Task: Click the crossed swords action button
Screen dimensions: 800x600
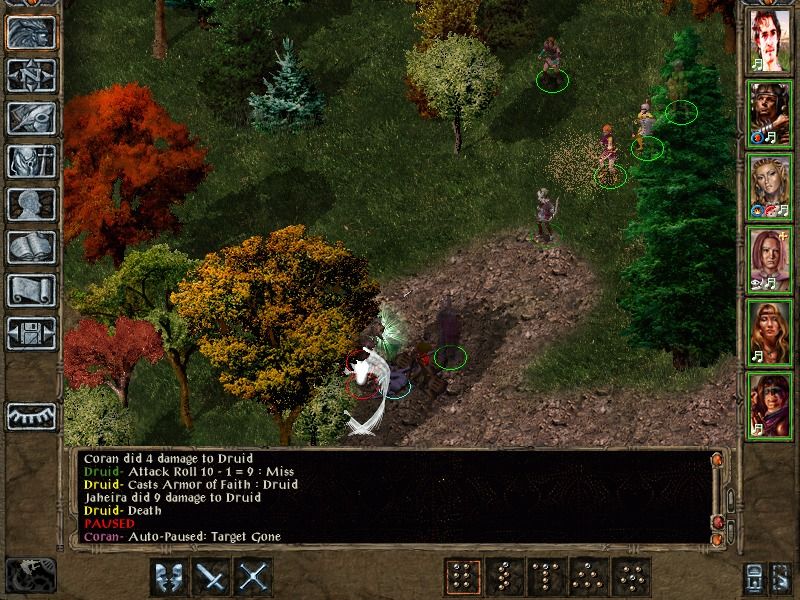Action: point(255,577)
